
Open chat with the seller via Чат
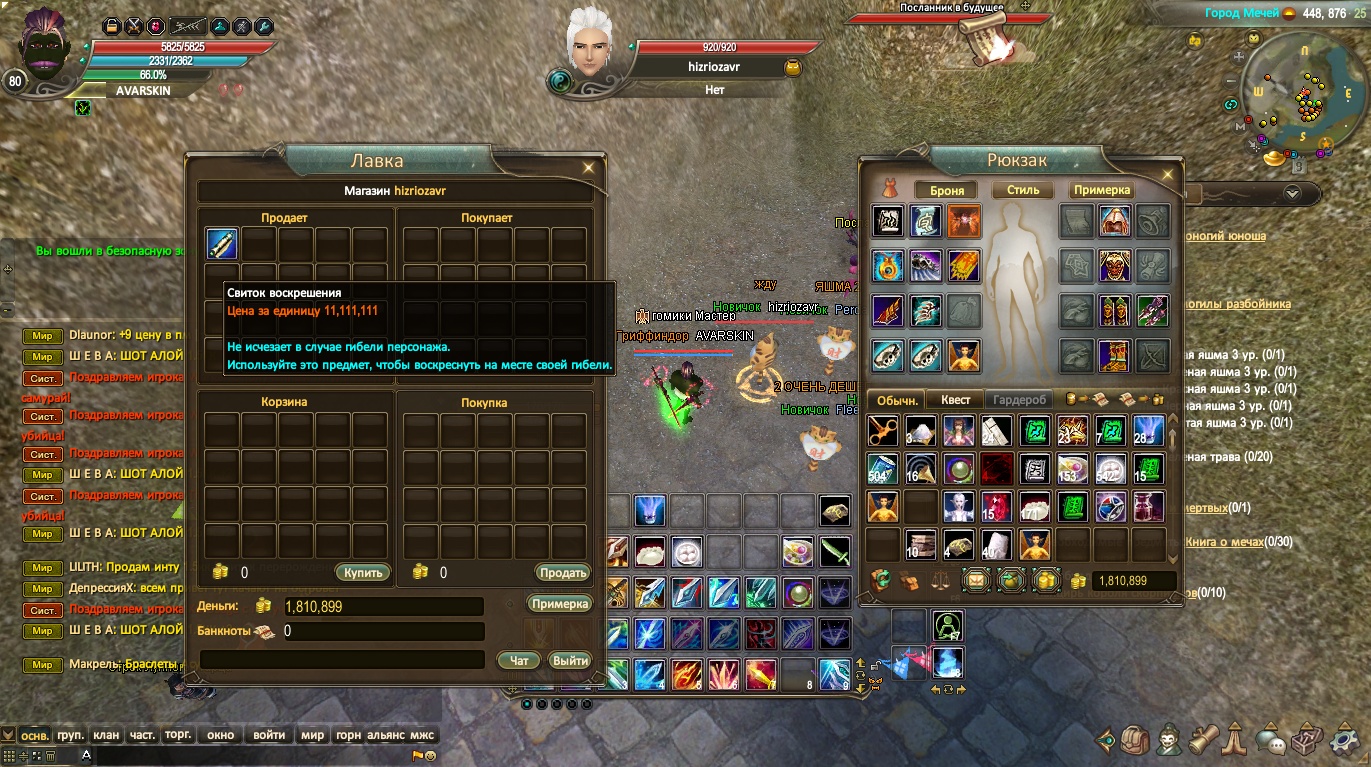coord(519,660)
